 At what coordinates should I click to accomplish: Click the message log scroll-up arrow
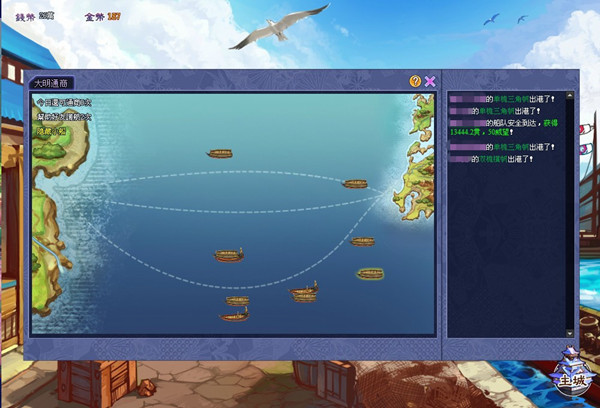[x=570, y=98]
